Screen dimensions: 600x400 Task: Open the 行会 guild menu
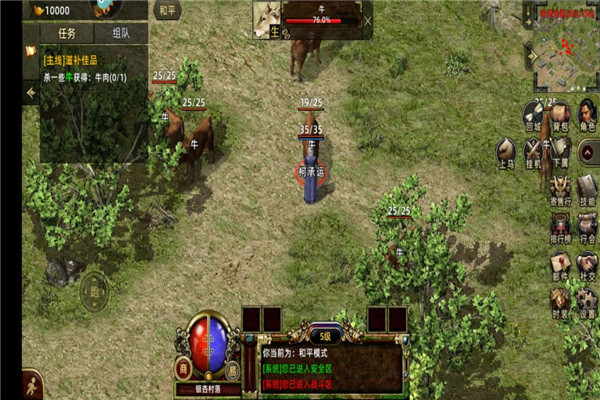[x=588, y=226]
